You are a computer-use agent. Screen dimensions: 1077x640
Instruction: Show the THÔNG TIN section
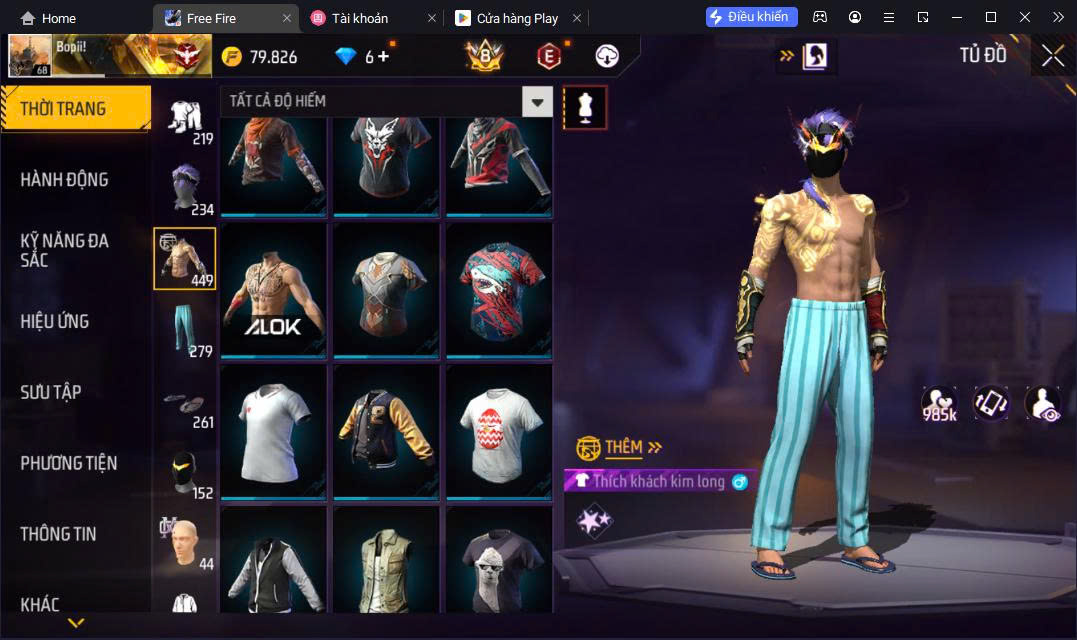pos(59,534)
